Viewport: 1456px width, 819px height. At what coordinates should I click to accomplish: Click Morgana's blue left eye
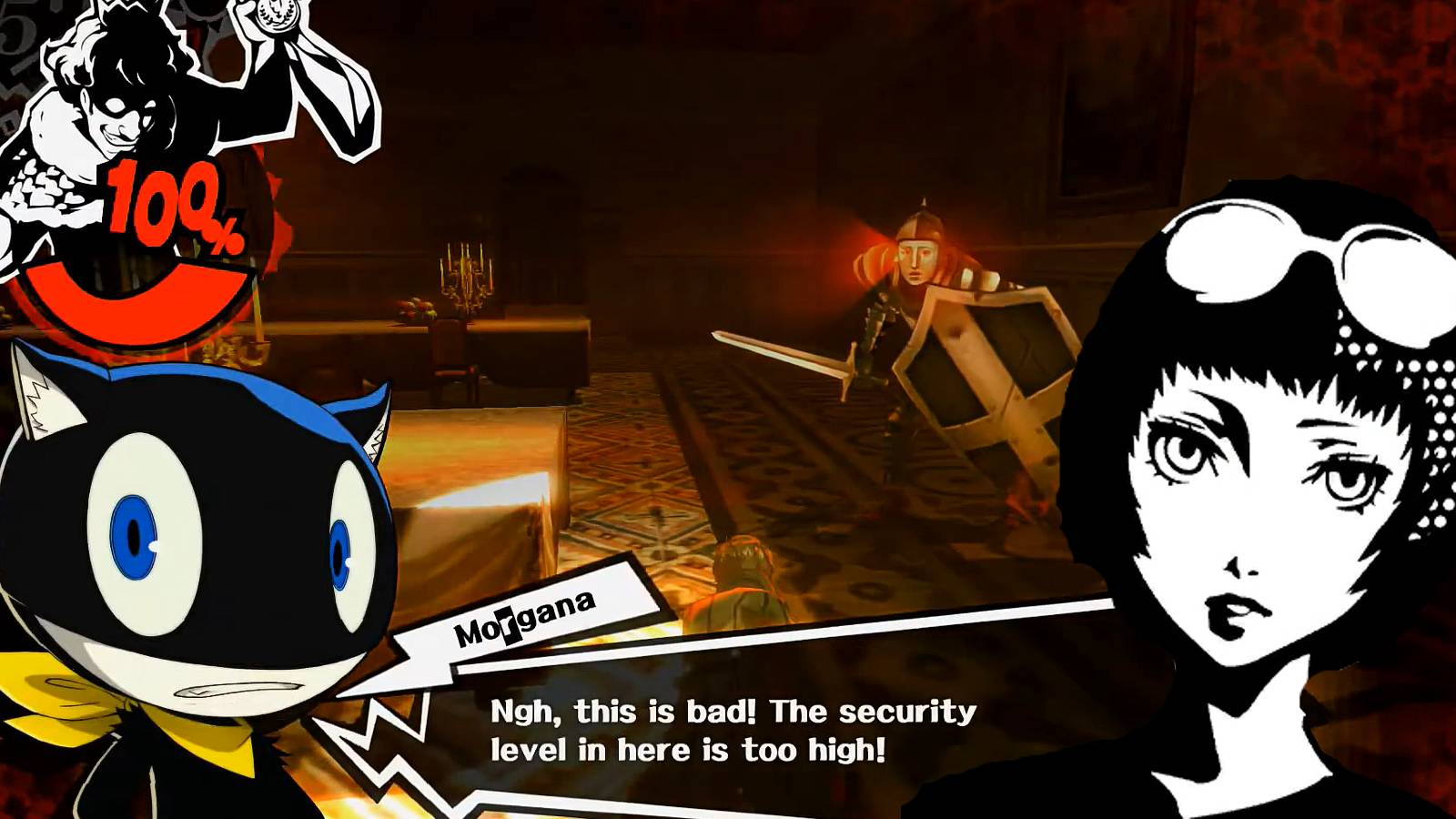pos(136,537)
